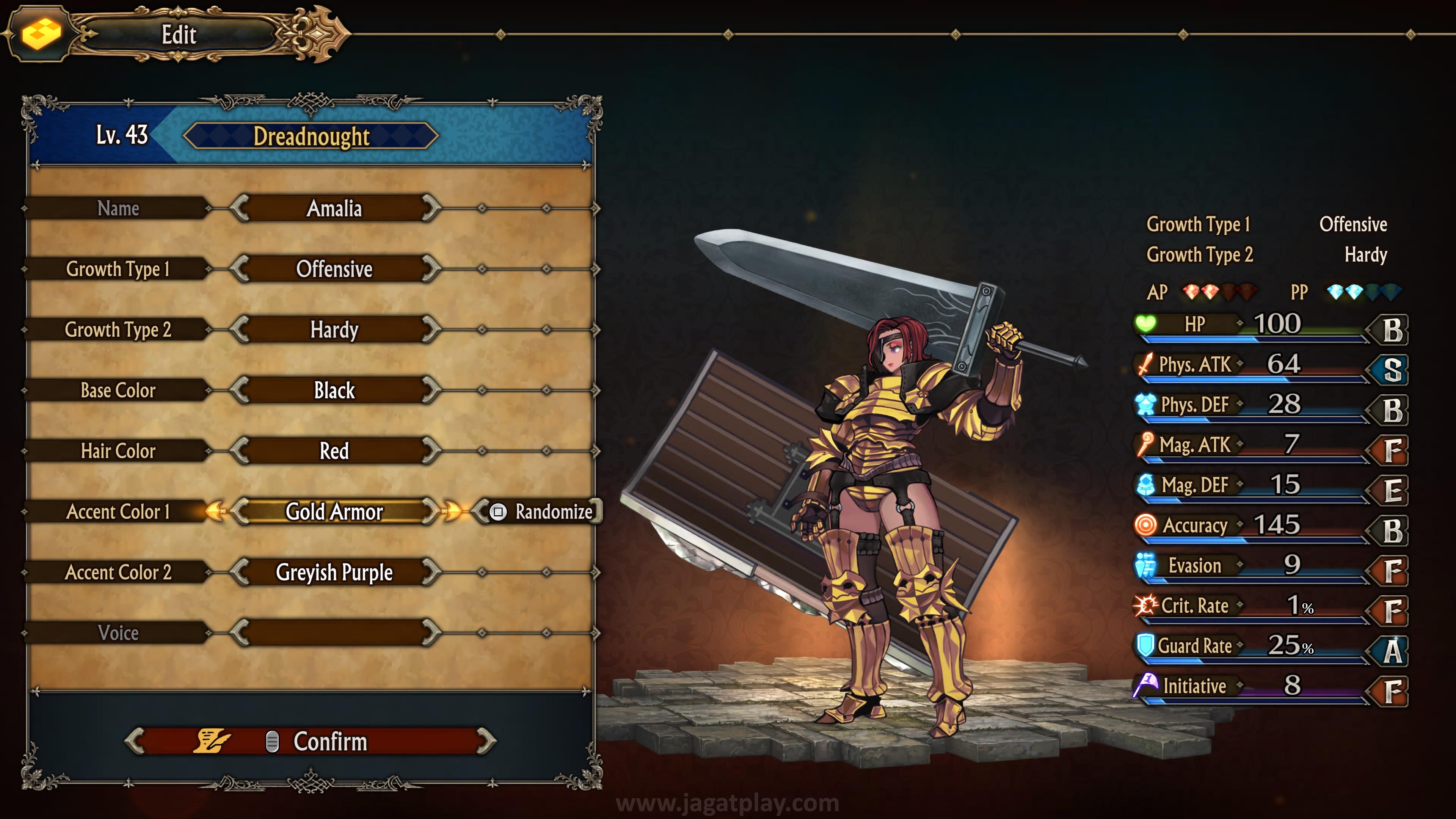Change the Voice to the next option

[x=431, y=633]
